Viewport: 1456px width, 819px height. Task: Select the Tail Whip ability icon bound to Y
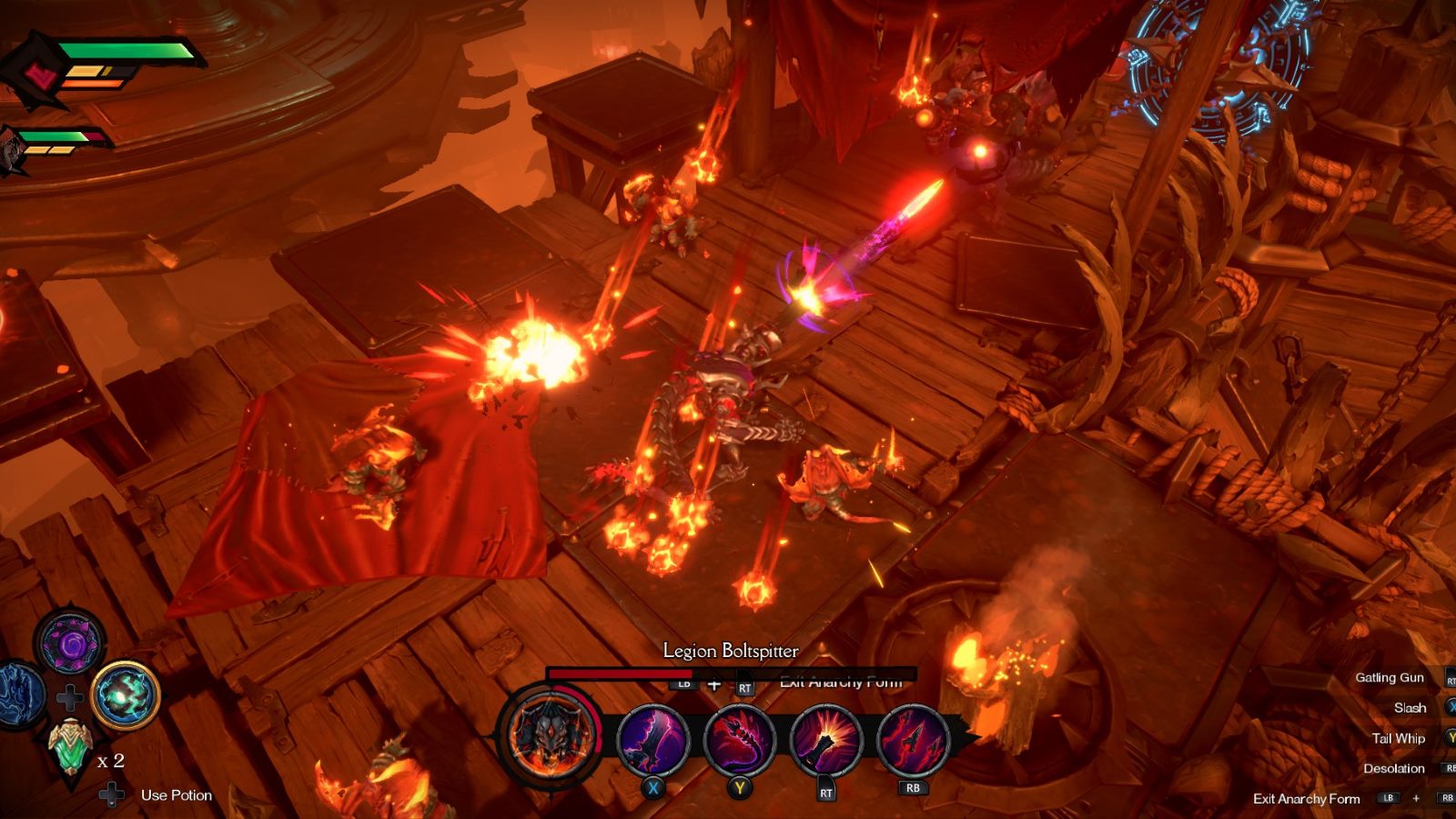pyautogui.click(x=737, y=740)
